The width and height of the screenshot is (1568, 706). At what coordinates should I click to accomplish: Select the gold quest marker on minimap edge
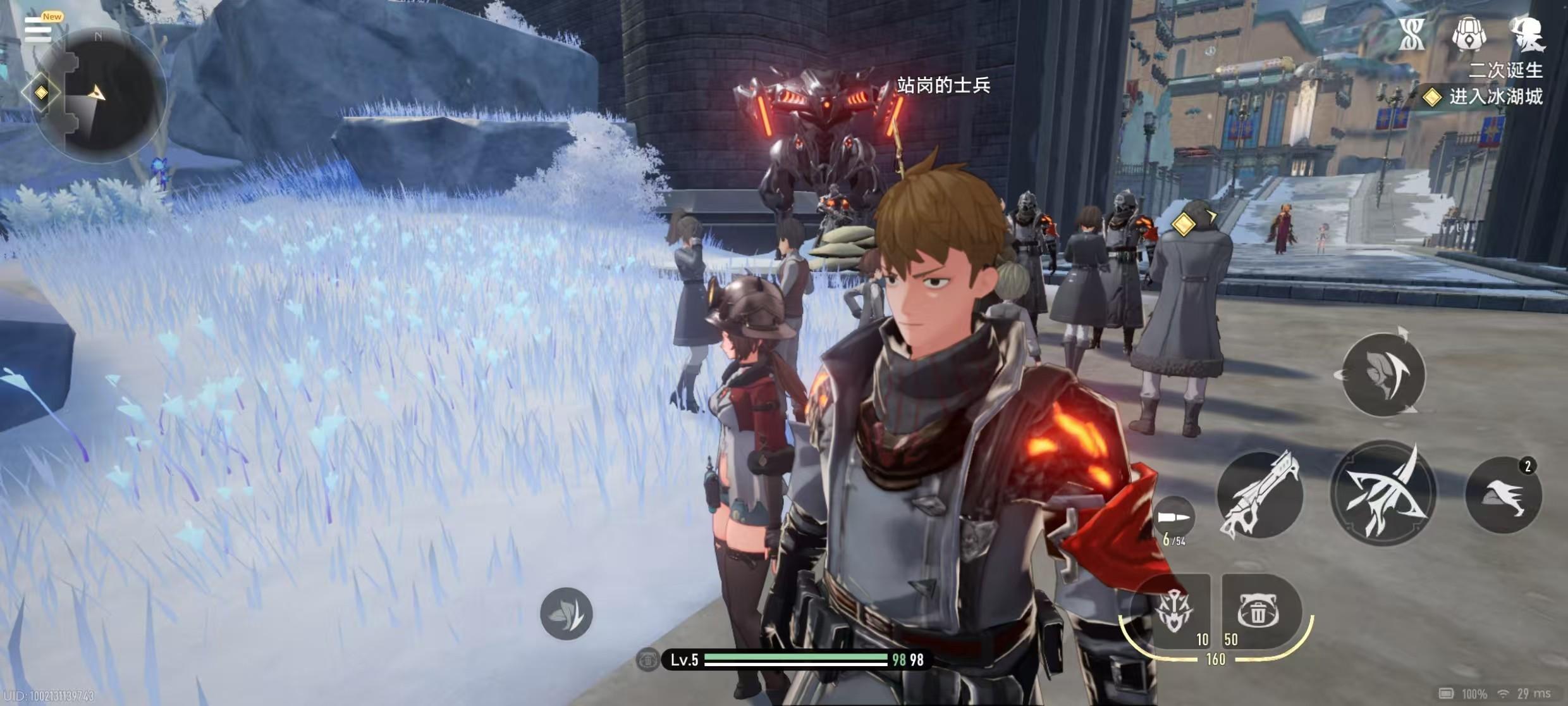(41, 93)
